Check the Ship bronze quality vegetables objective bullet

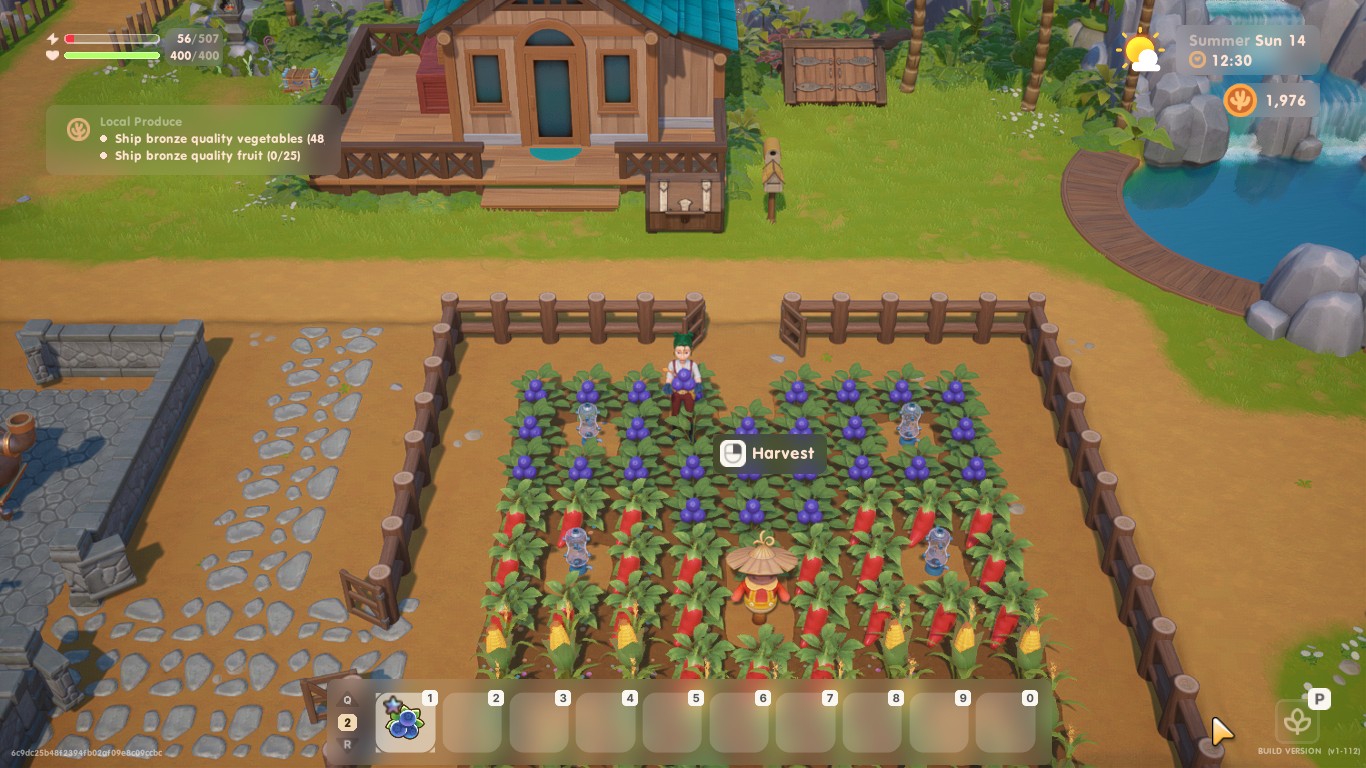click(x=104, y=138)
